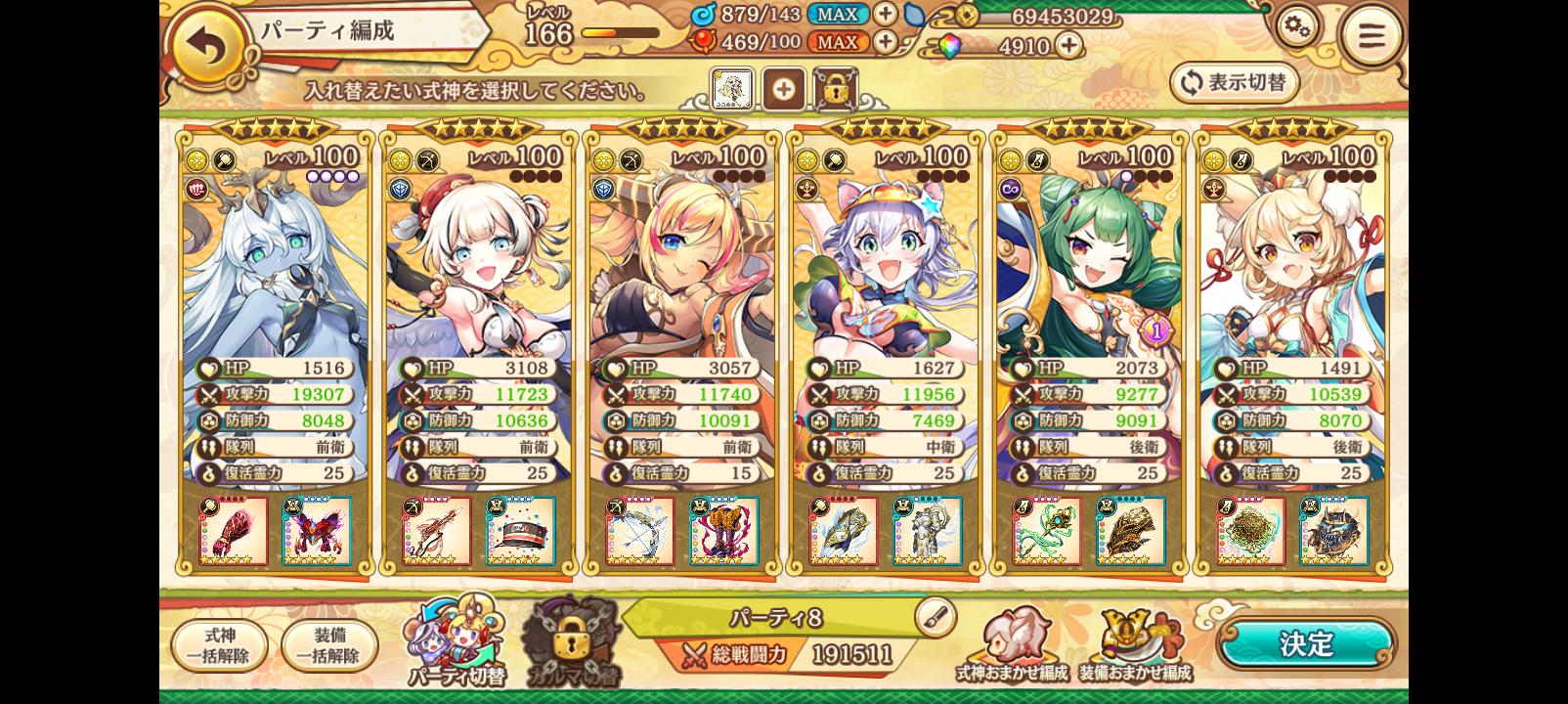Toggle display with the 表示切替 button
This screenshot has width=1568, height=704.
click(1235, 83)
